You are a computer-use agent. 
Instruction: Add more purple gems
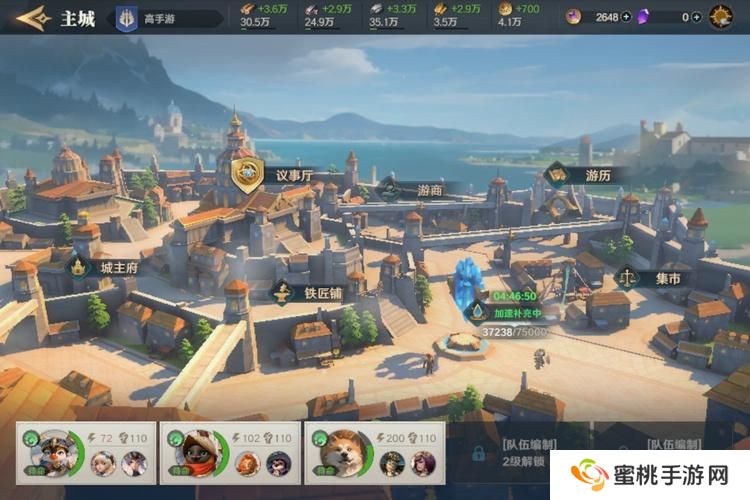pyautogui.click(x=697, y=17)
